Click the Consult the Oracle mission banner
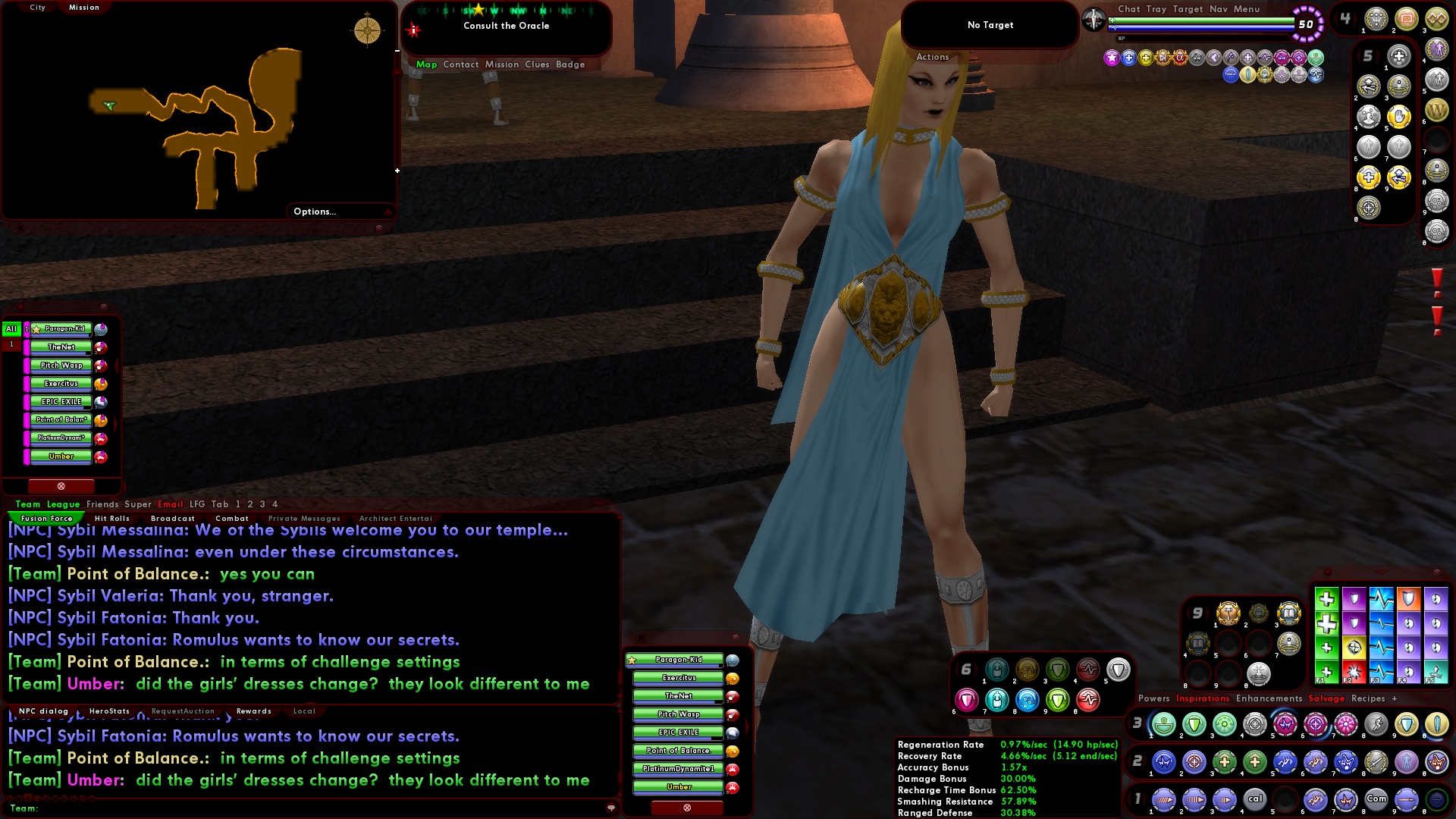 pyautogui.click(x=507, y=25)
